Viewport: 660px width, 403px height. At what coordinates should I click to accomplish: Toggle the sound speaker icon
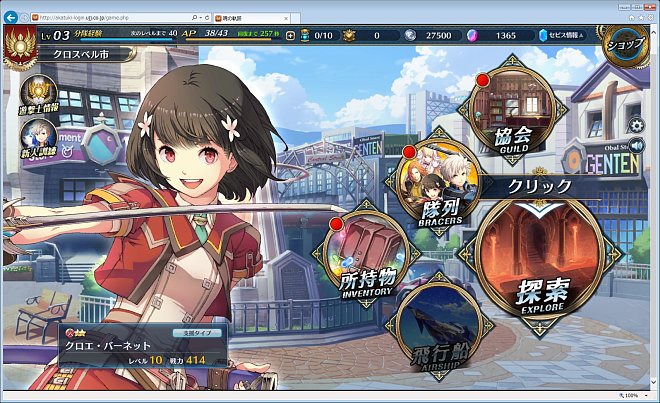(637, 146)
